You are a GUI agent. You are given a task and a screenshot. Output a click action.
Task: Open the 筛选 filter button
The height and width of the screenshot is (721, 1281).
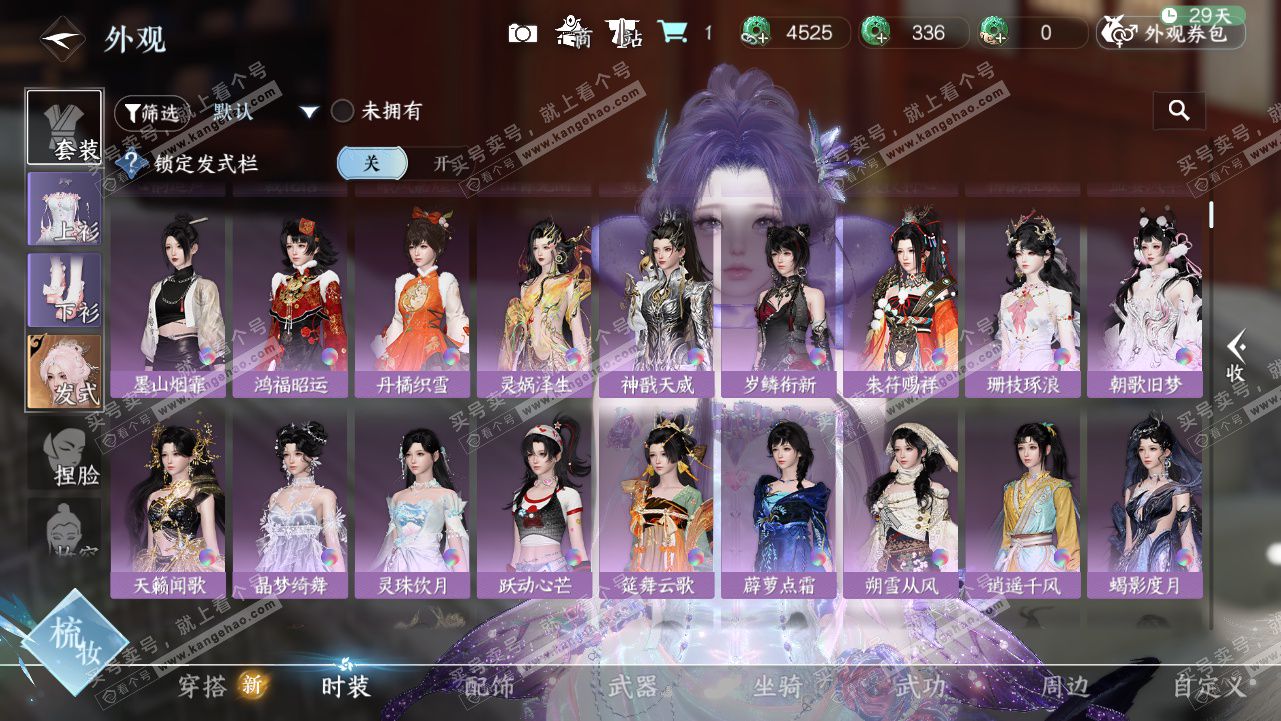[150, 112]
